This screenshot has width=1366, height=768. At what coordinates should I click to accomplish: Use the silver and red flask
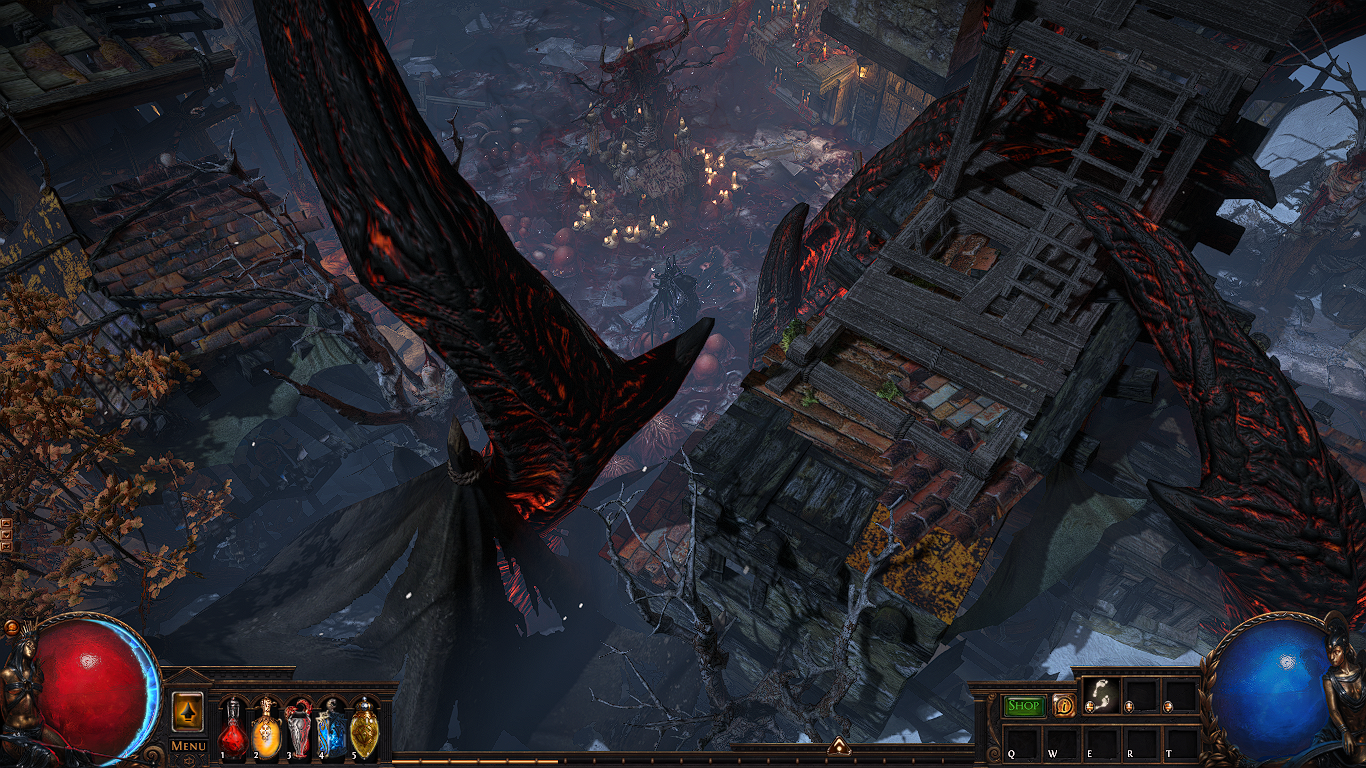coord(299,729)
